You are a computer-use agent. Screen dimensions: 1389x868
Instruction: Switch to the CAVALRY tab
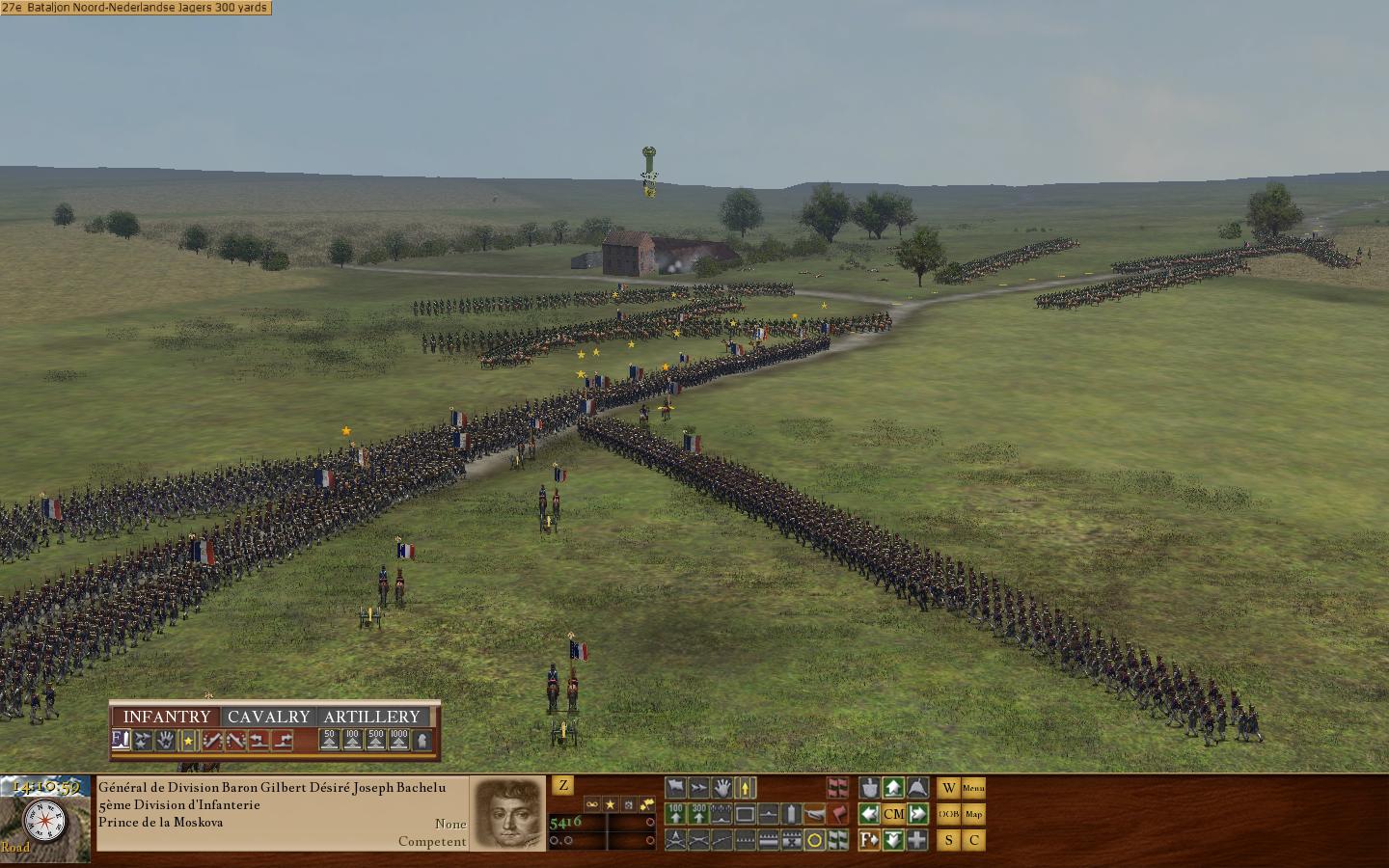[270, 716]
